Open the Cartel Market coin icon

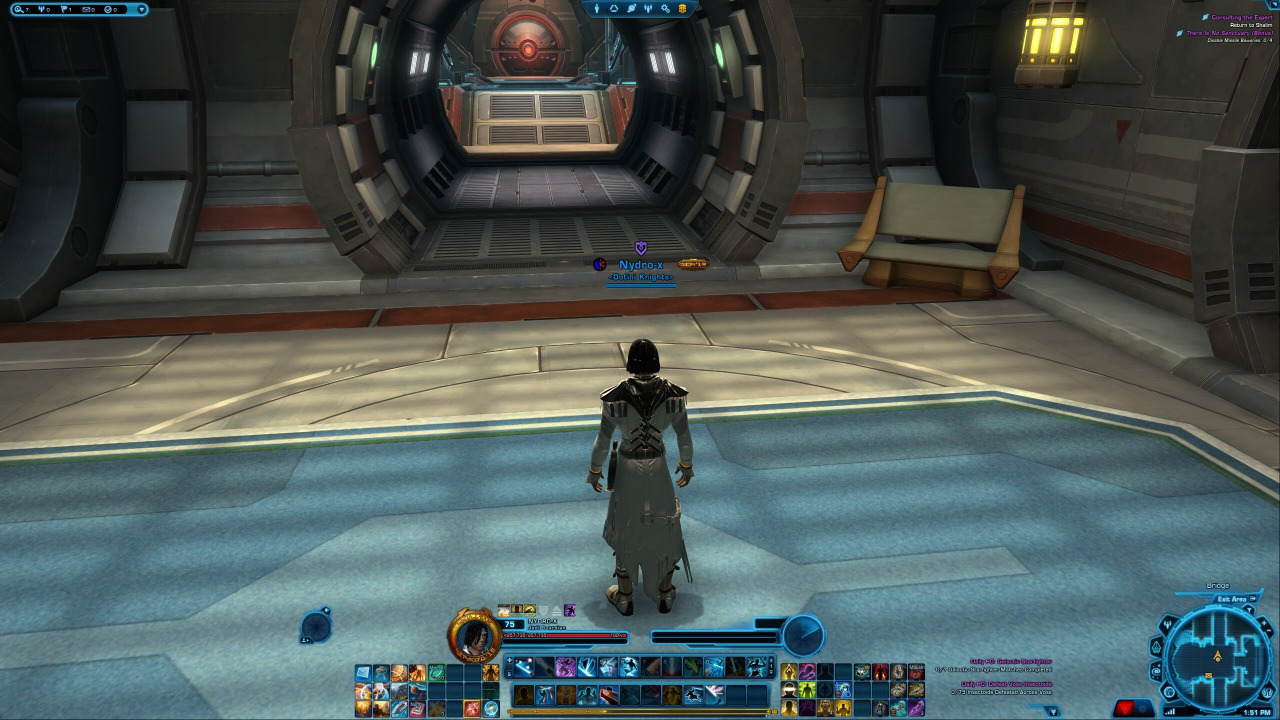click(682, 9)
